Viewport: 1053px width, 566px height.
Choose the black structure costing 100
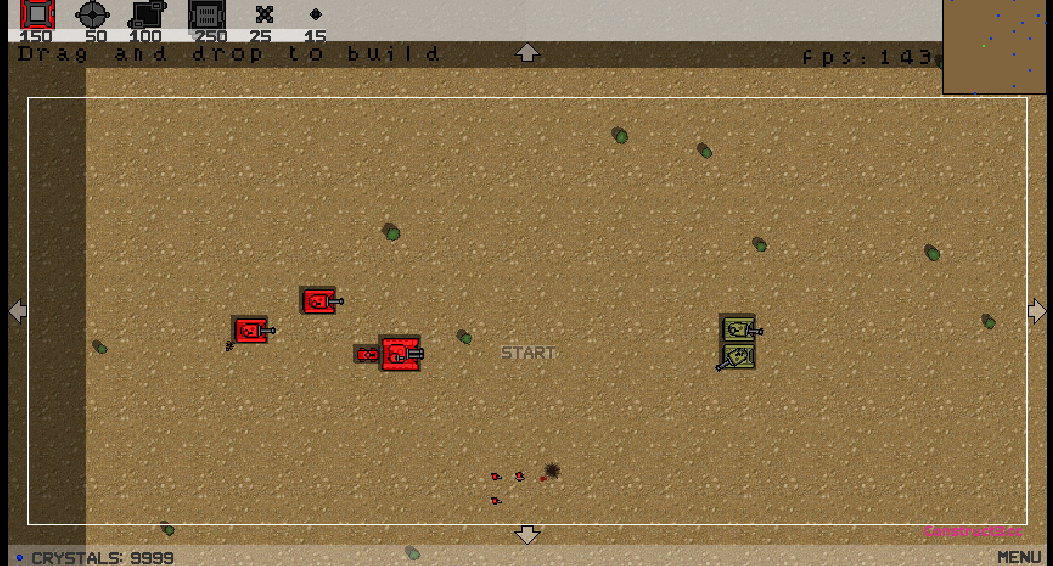tap(148, 14)
